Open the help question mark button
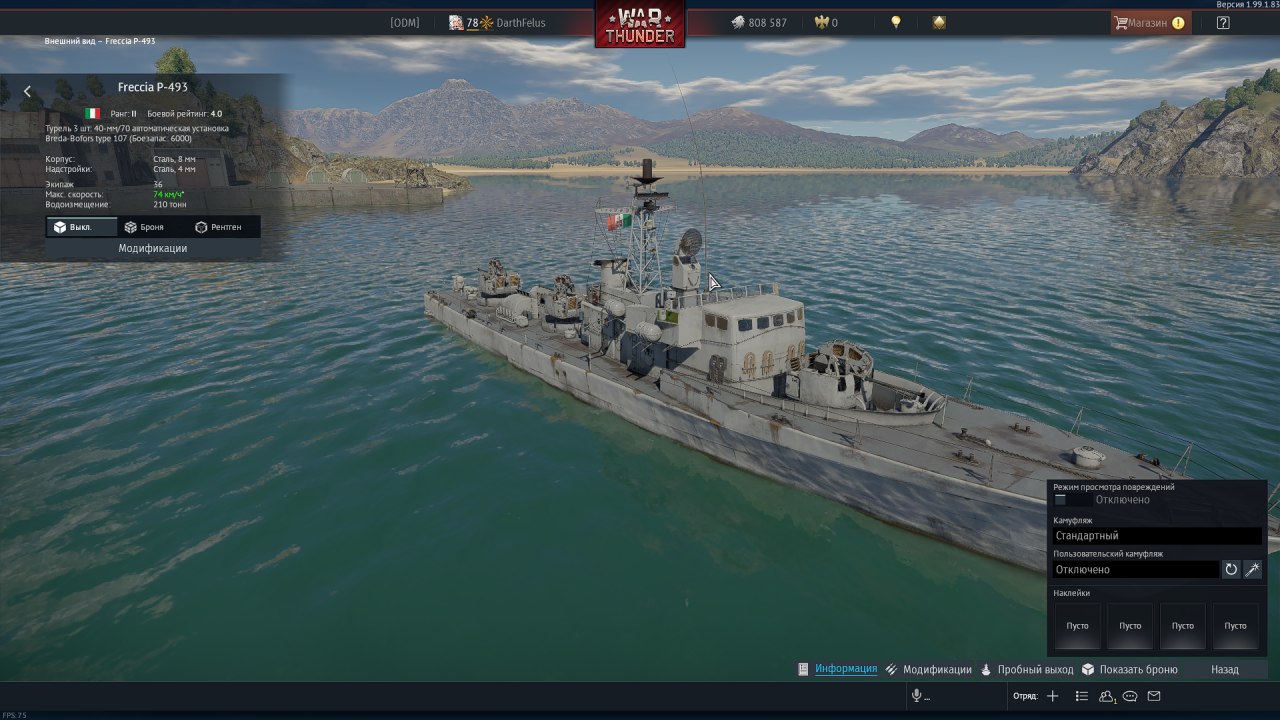The width and height of the screenshot is (1280, 720). (1223, 22)
